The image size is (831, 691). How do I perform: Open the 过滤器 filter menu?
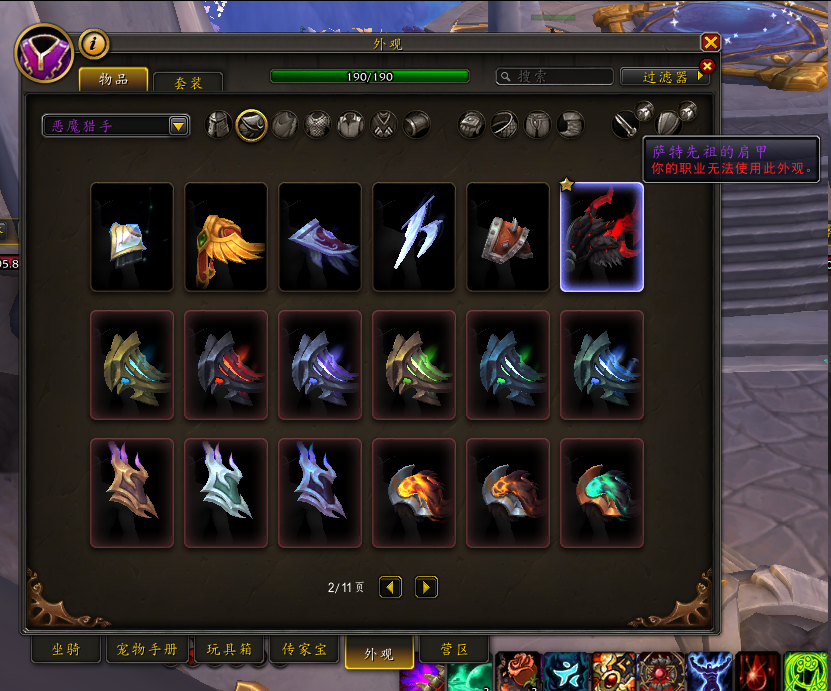point(663,77)
